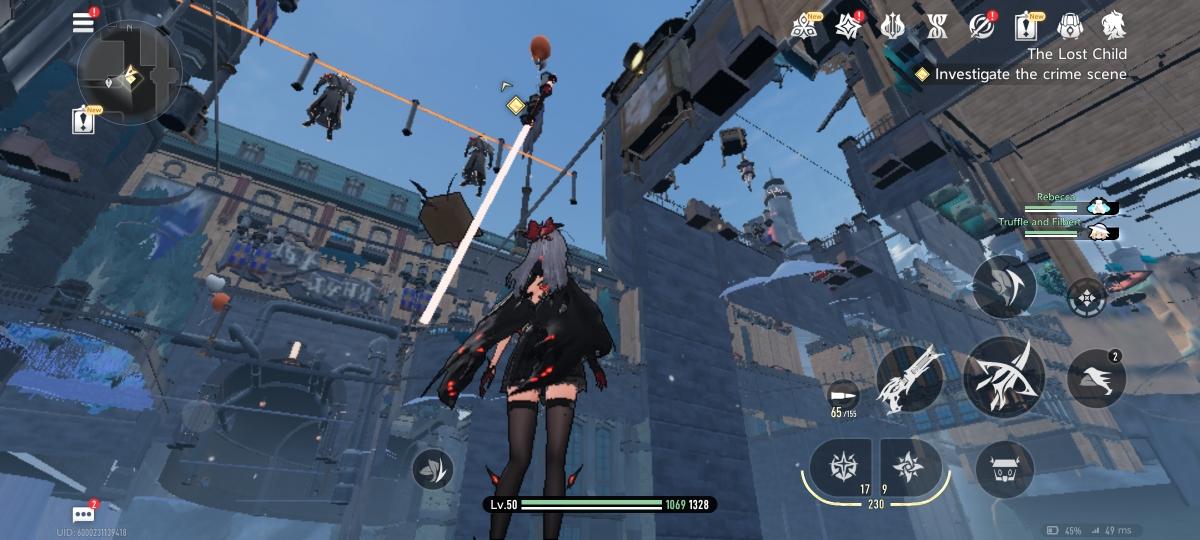
Task: Use the dash skill with 2 charges
Action: 1096,379
